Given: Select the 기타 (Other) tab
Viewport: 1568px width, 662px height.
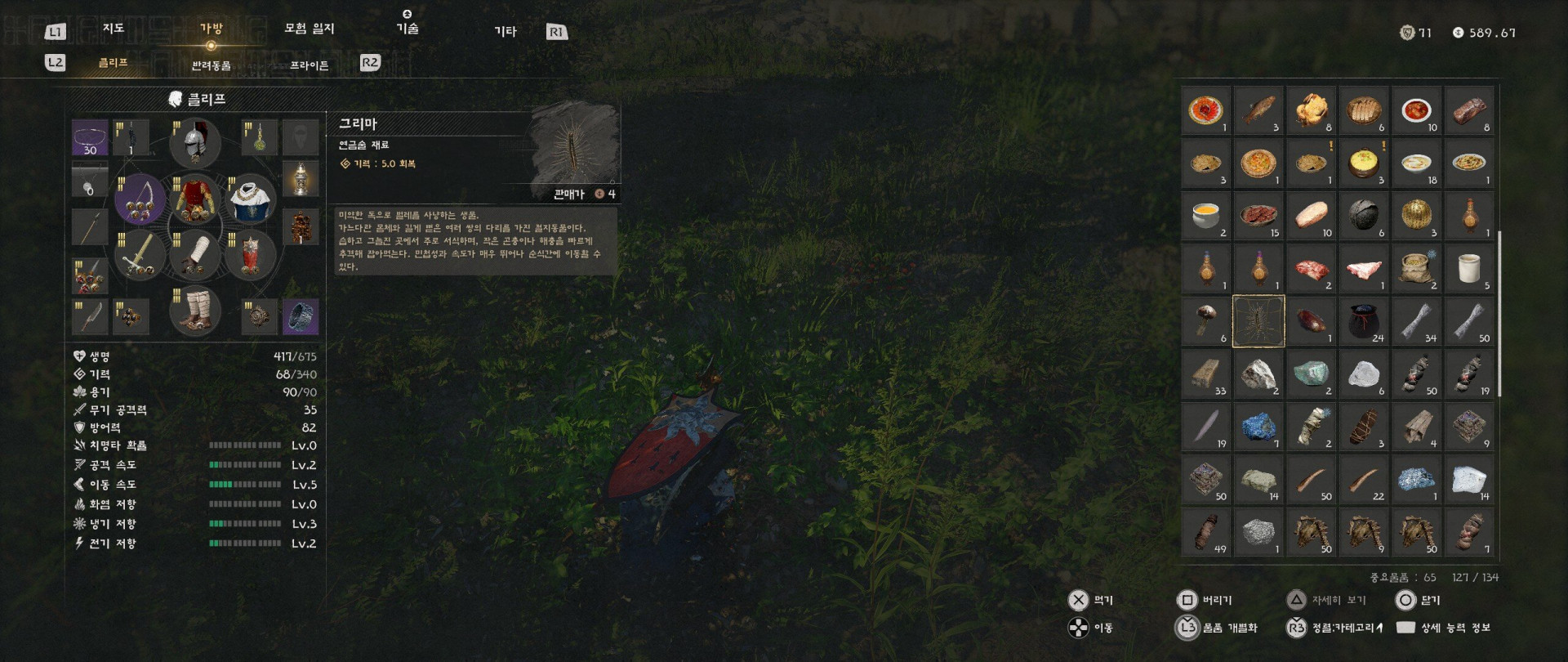Looking at the screenshot, I should click(x=505, y=31).
